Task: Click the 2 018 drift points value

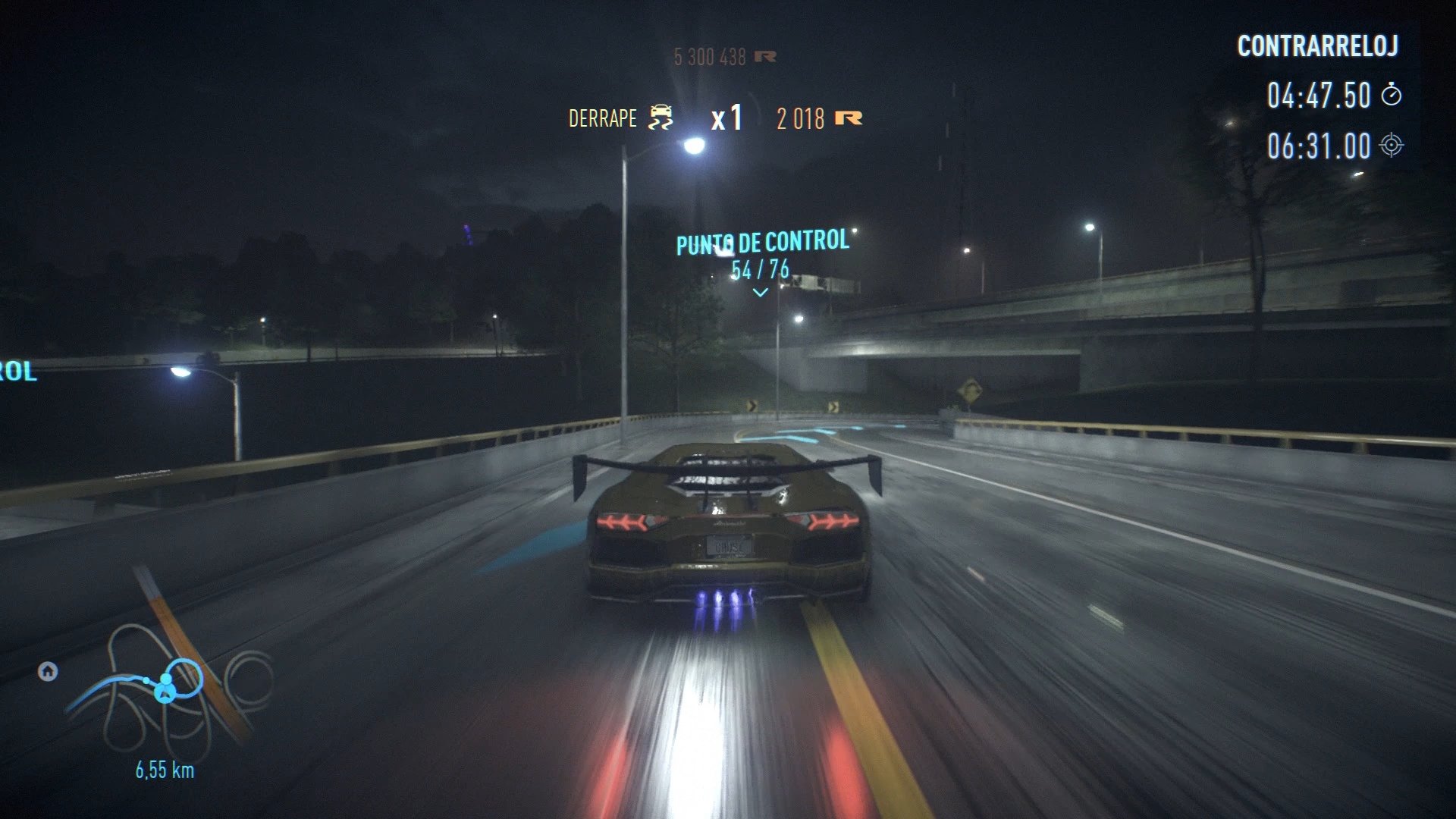Action: (x=799, y=118)
